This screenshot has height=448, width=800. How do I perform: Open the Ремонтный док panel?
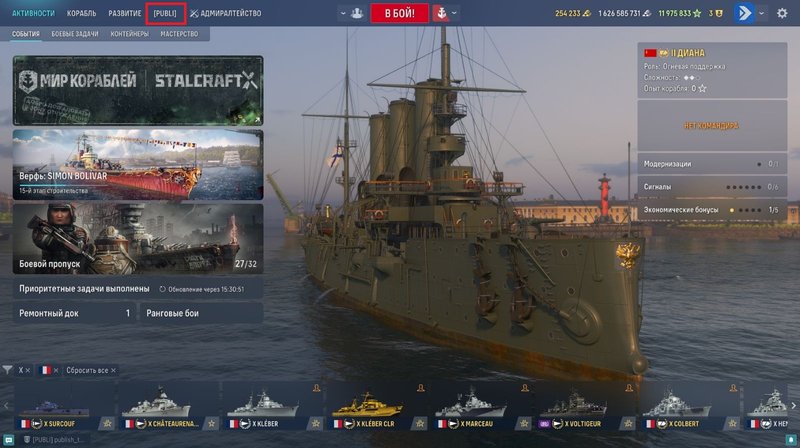[75, 313]
